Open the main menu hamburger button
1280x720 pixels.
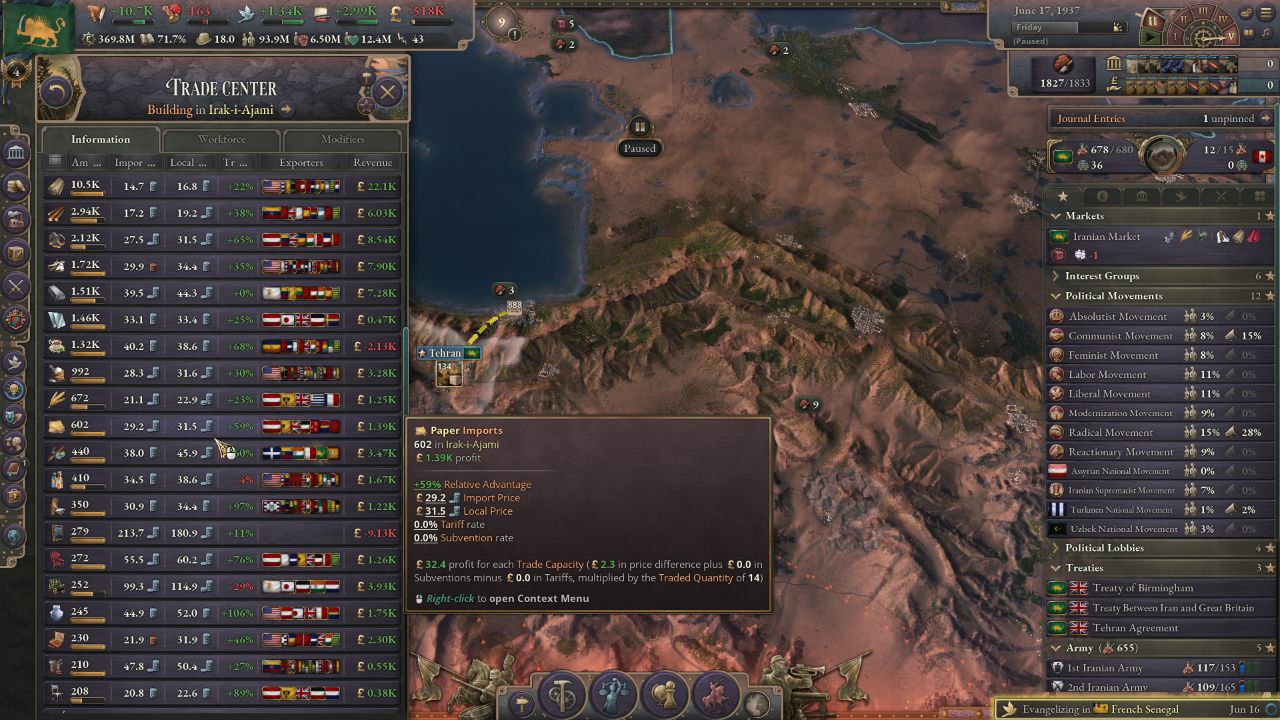coord(1267,13)
